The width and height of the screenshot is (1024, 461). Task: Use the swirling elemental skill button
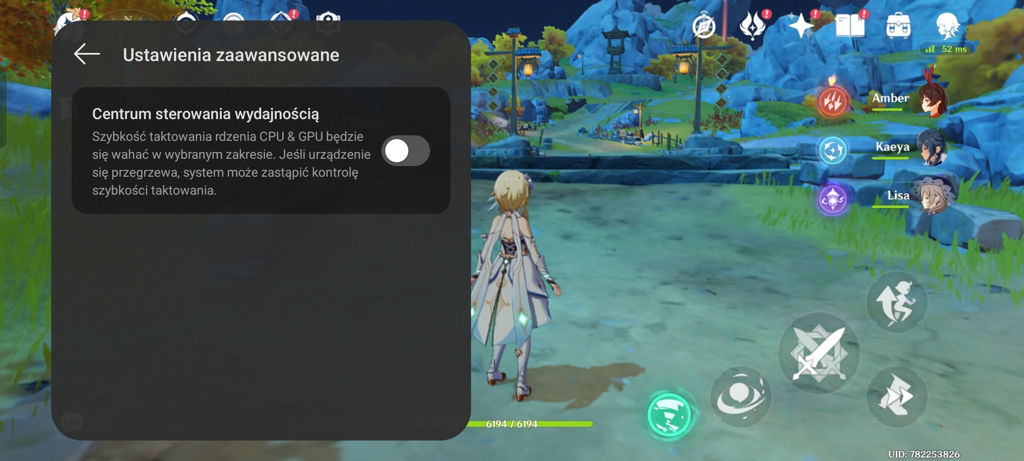(x=740, y=395)
